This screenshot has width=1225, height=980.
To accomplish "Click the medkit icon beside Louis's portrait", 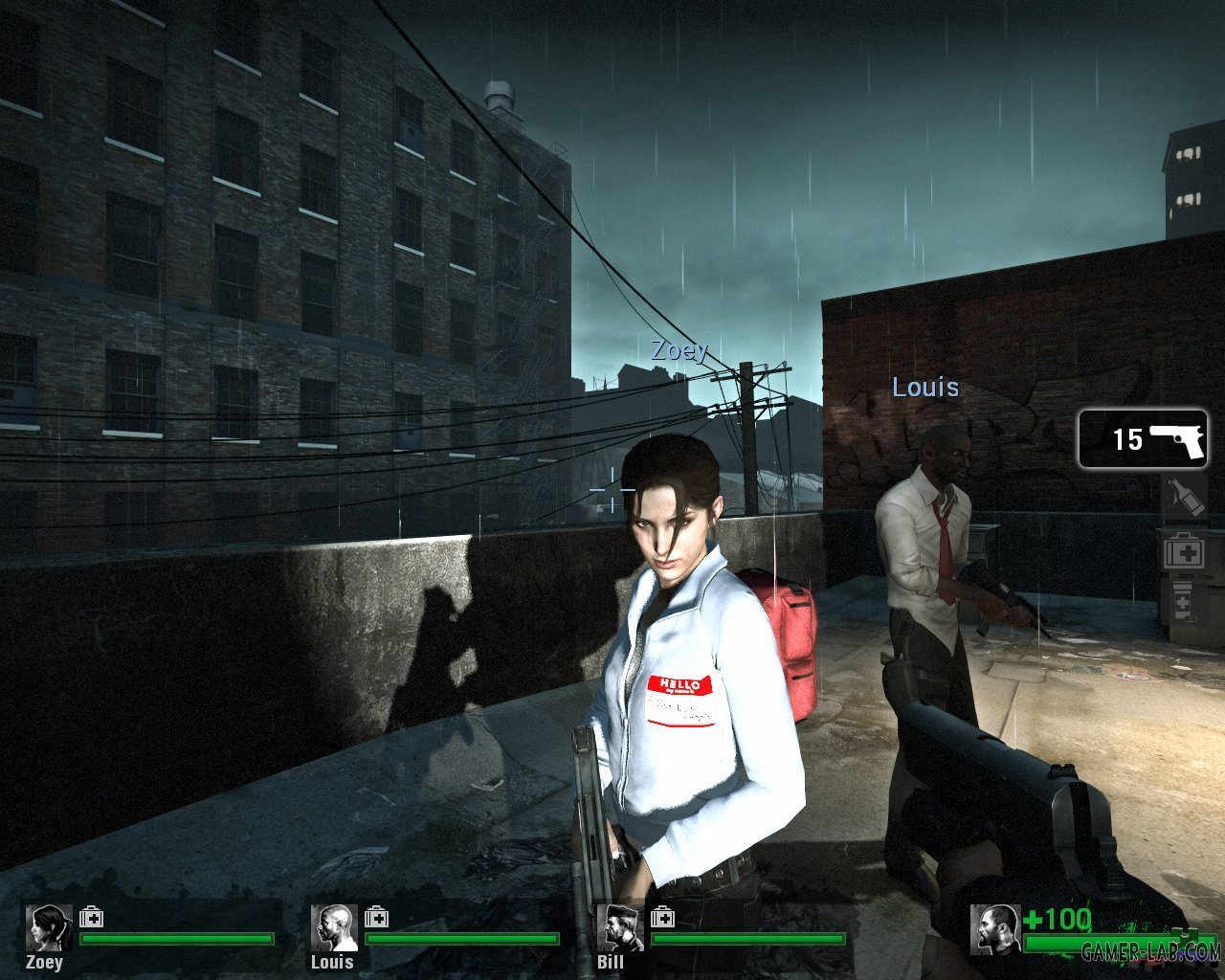I will 377,918.
